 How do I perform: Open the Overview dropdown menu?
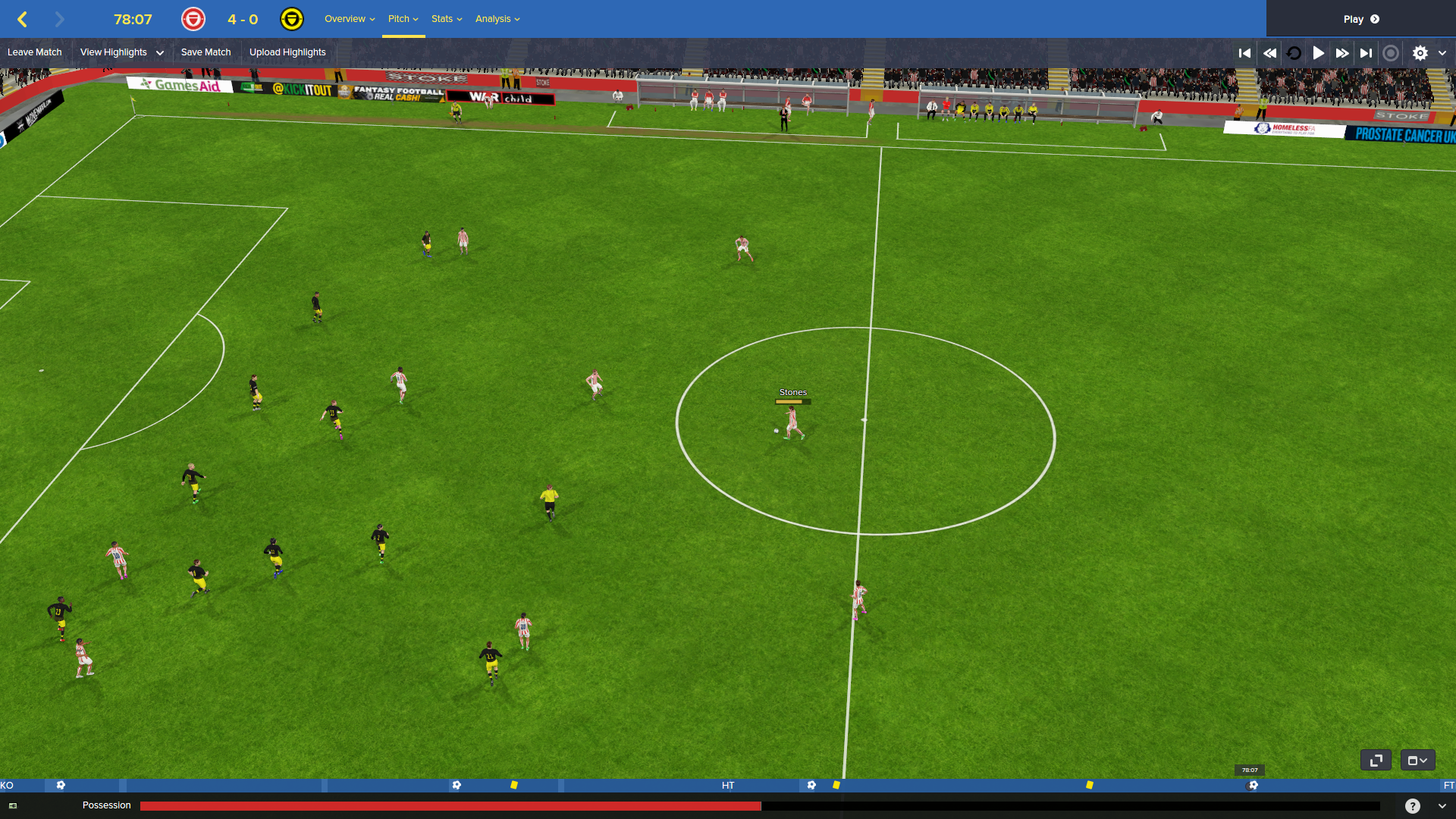[349, 19]
